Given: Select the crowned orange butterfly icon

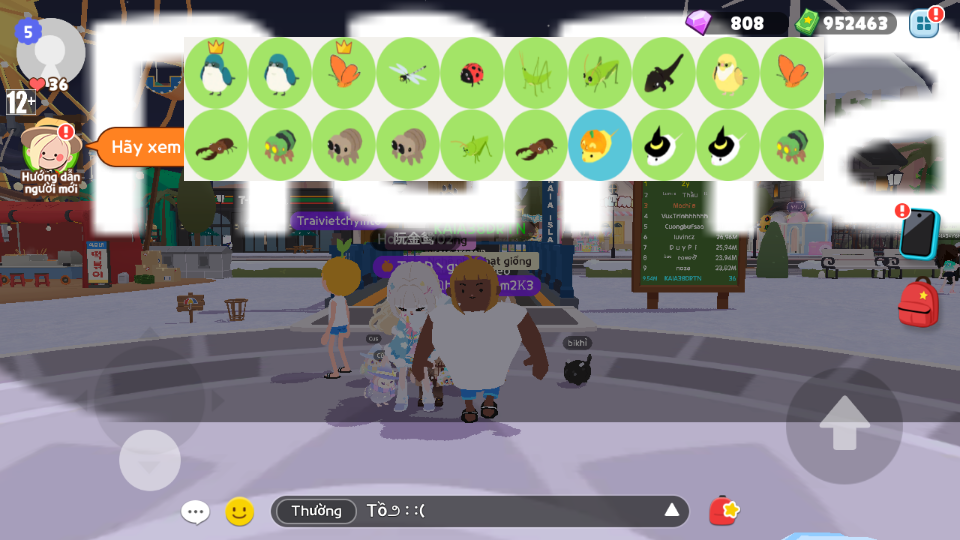Looking at the screenshot, I should 344,73.
